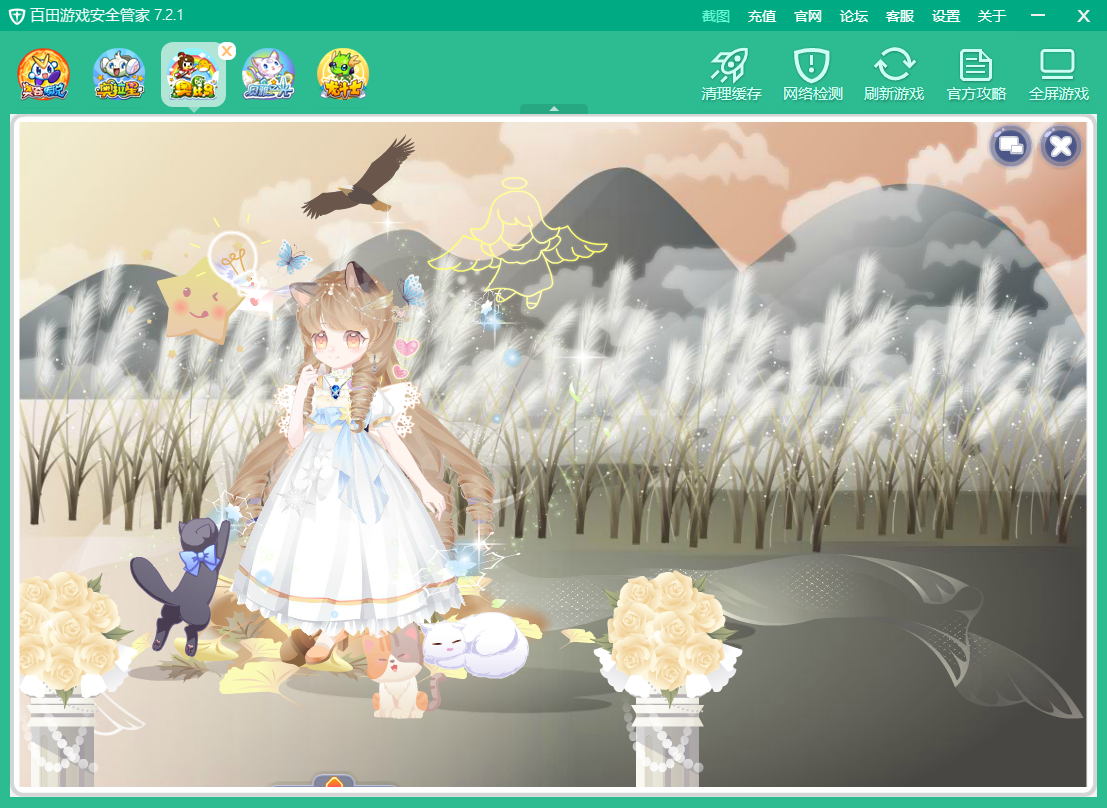Screen dimensions: 1107x808
Task: Clear cache with the 清理缓存 rocket button
Action: 731,74
